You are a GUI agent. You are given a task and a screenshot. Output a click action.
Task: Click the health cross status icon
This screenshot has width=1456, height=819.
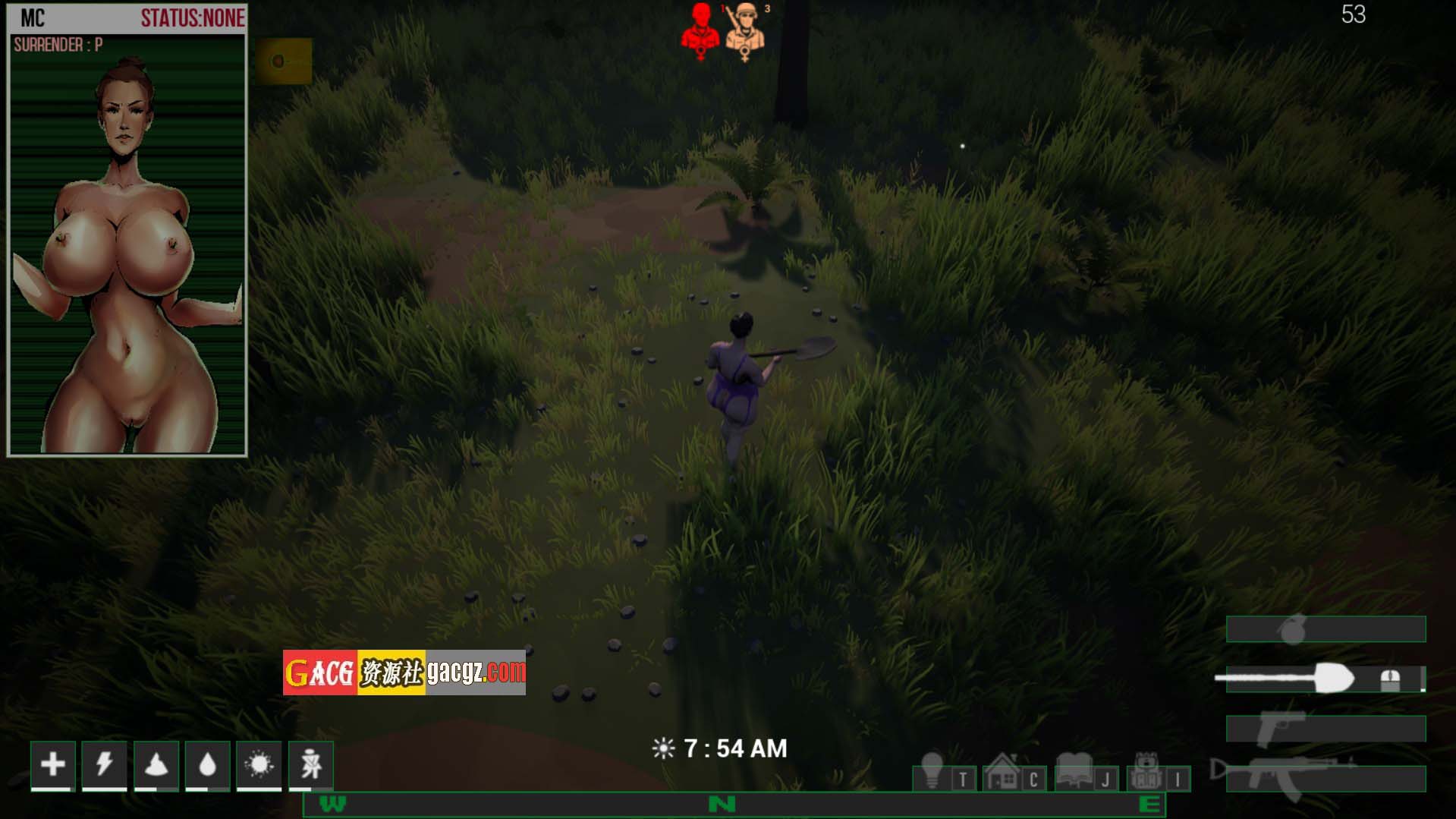(53, 764)
